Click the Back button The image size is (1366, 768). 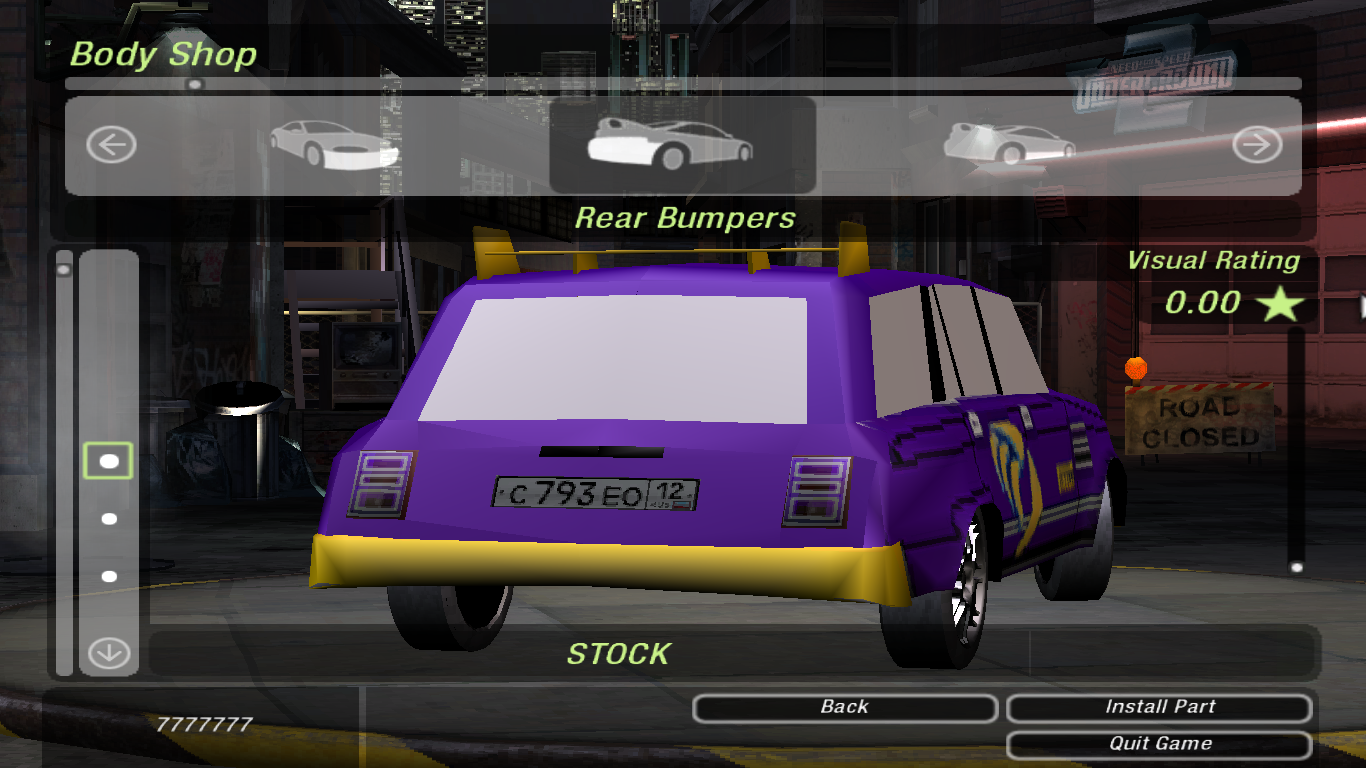coord(844,708)
